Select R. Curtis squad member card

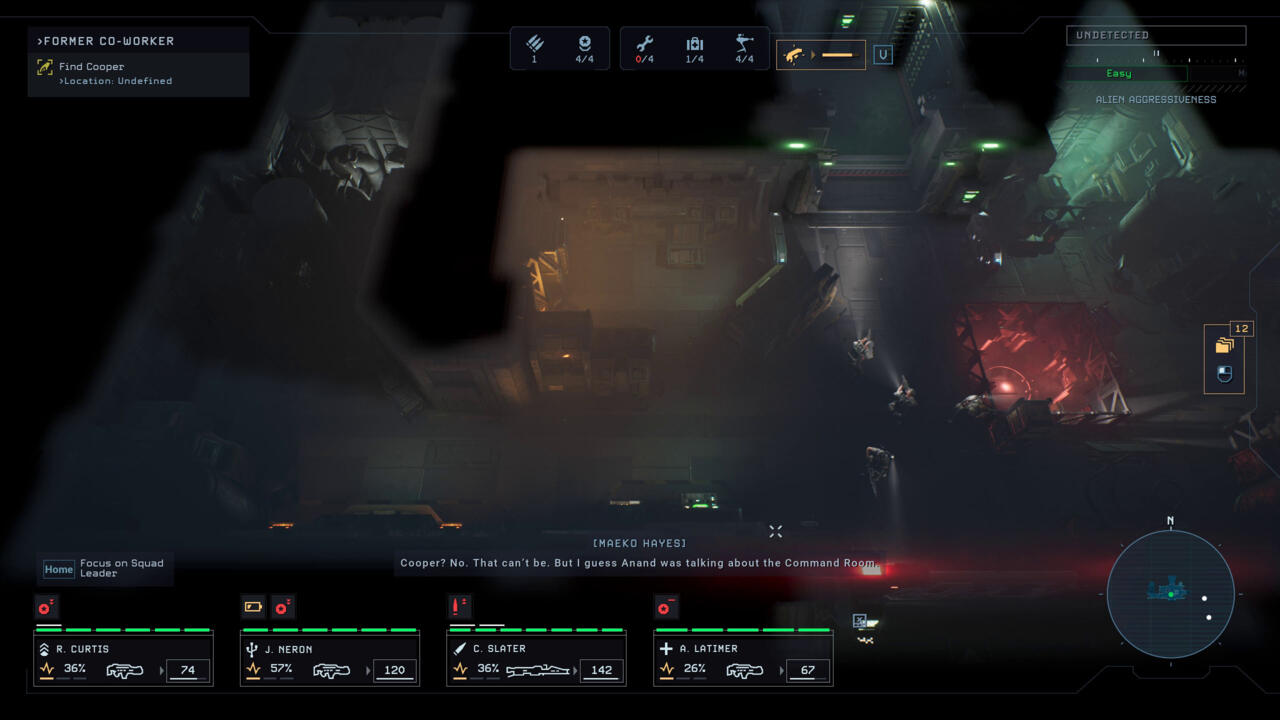(123, 659)
